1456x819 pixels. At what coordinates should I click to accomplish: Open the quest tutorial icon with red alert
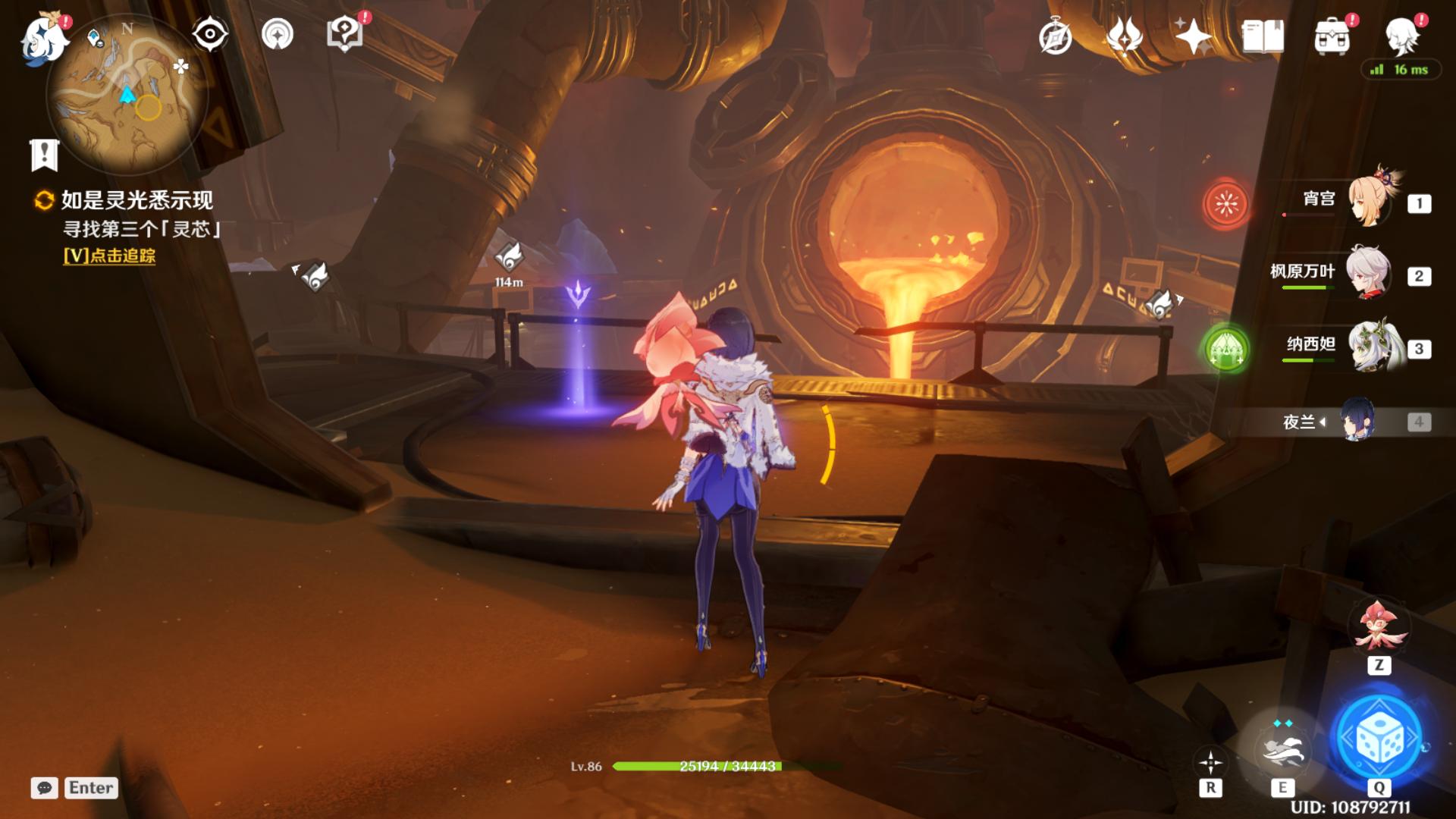pyautogui.click(x=345, y=34)
